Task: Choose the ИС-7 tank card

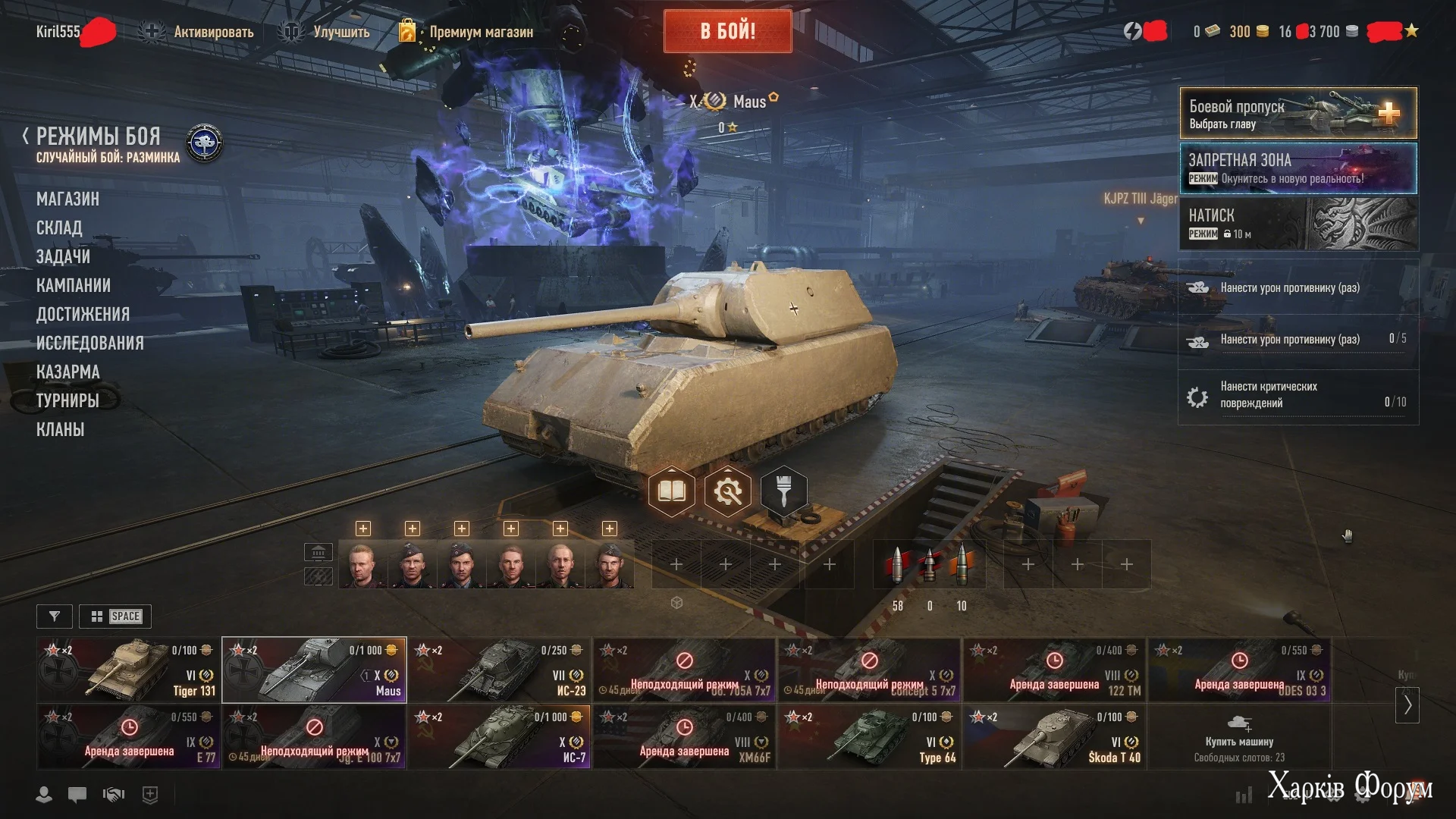Action: point(499,737)
